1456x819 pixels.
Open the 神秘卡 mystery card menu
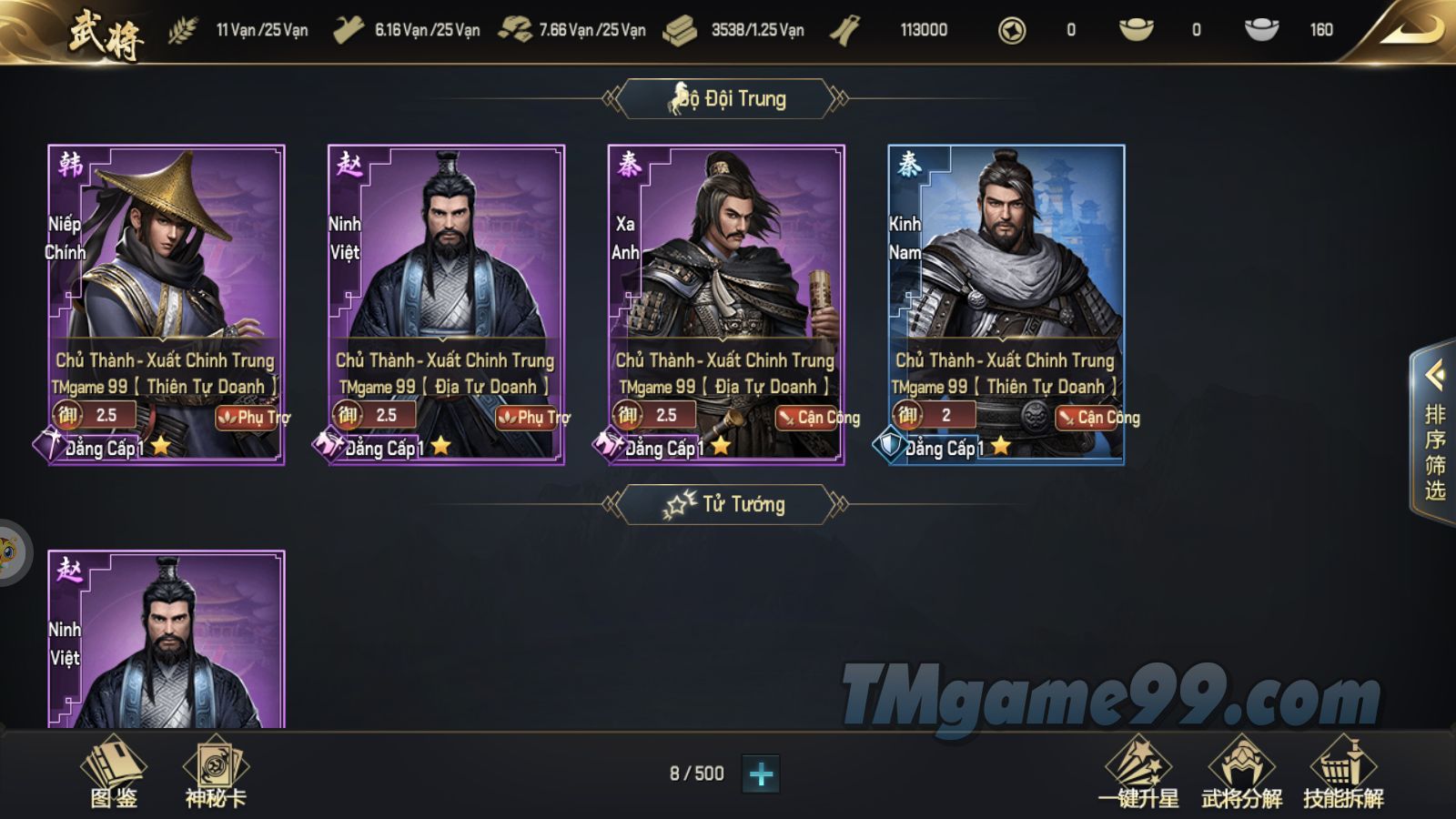coord(216,773)
